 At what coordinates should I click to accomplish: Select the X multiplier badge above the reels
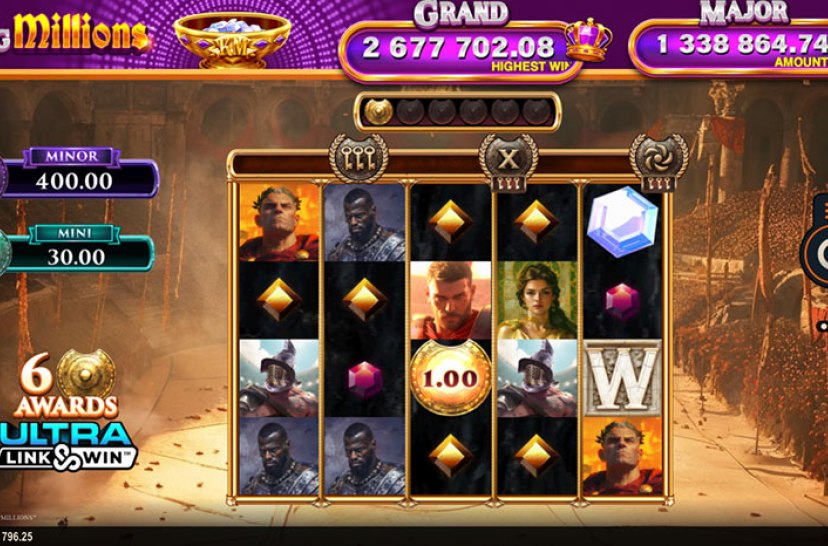pyautogui.click(x=508, y=159)
